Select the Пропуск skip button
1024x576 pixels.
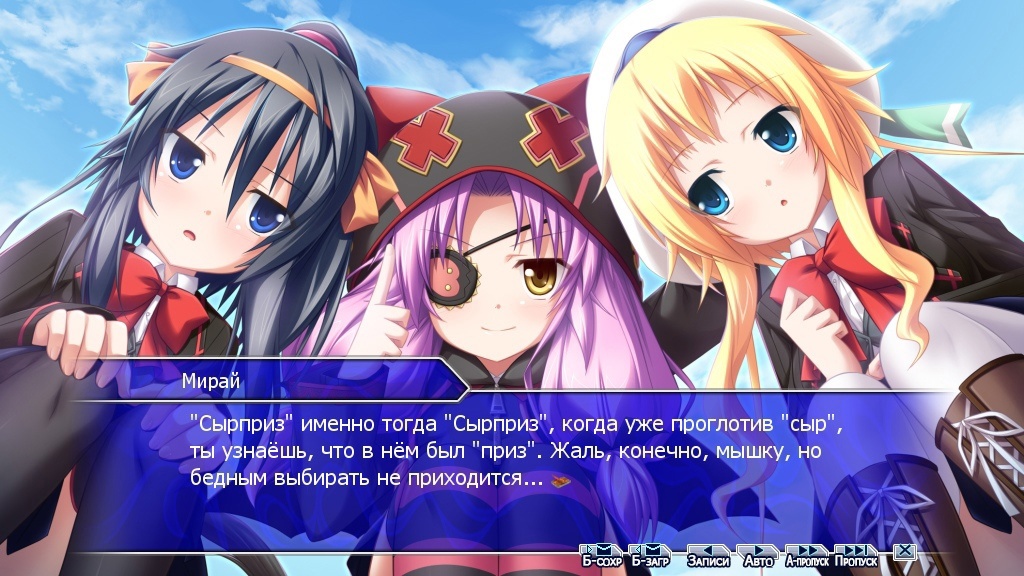click(x=856, y=554)
